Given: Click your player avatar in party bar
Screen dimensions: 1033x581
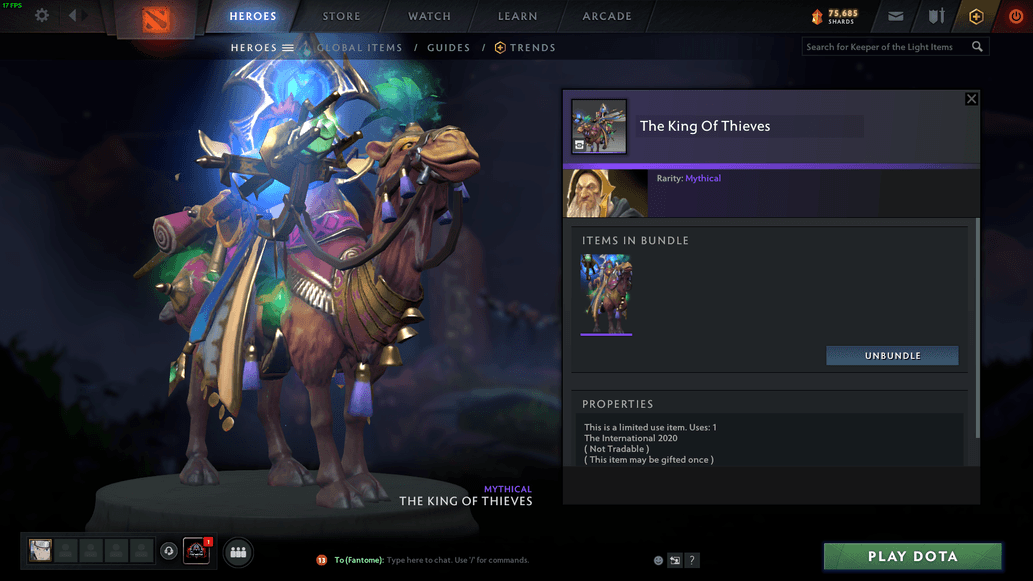Looking at the screenshot, I should 41,550.
